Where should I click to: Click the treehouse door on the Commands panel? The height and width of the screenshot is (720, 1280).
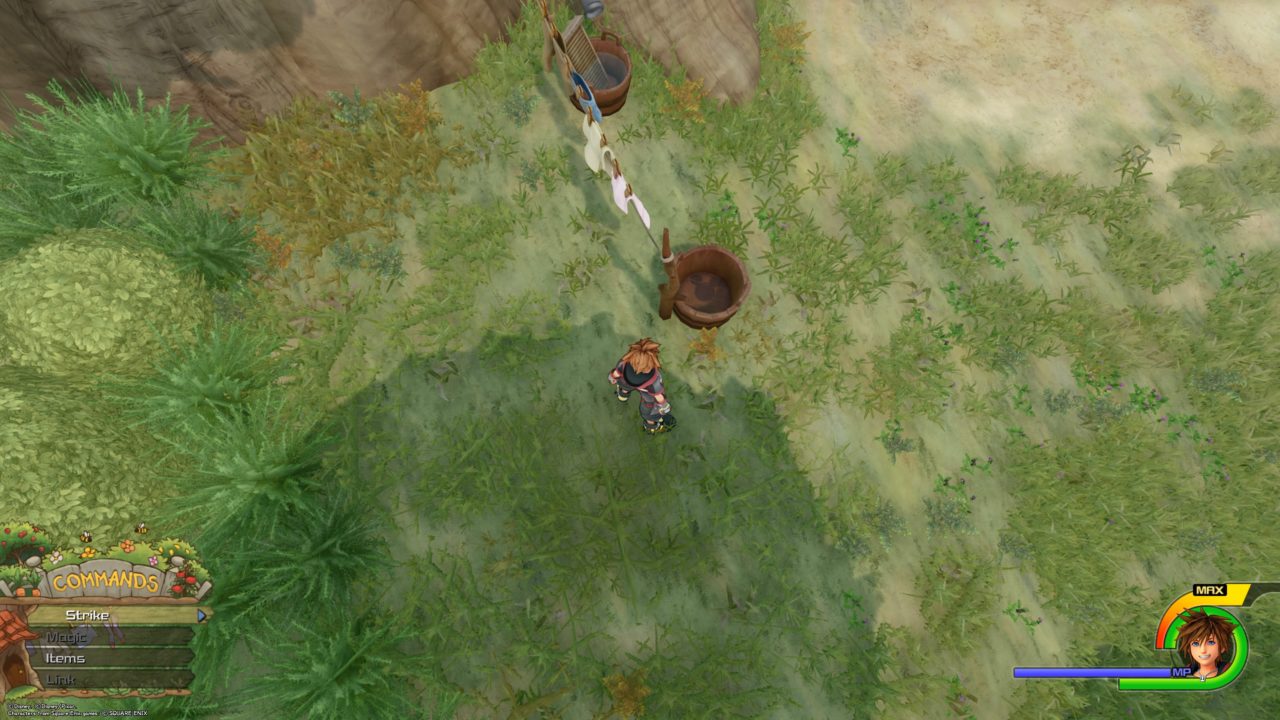(x=15, y=668)
